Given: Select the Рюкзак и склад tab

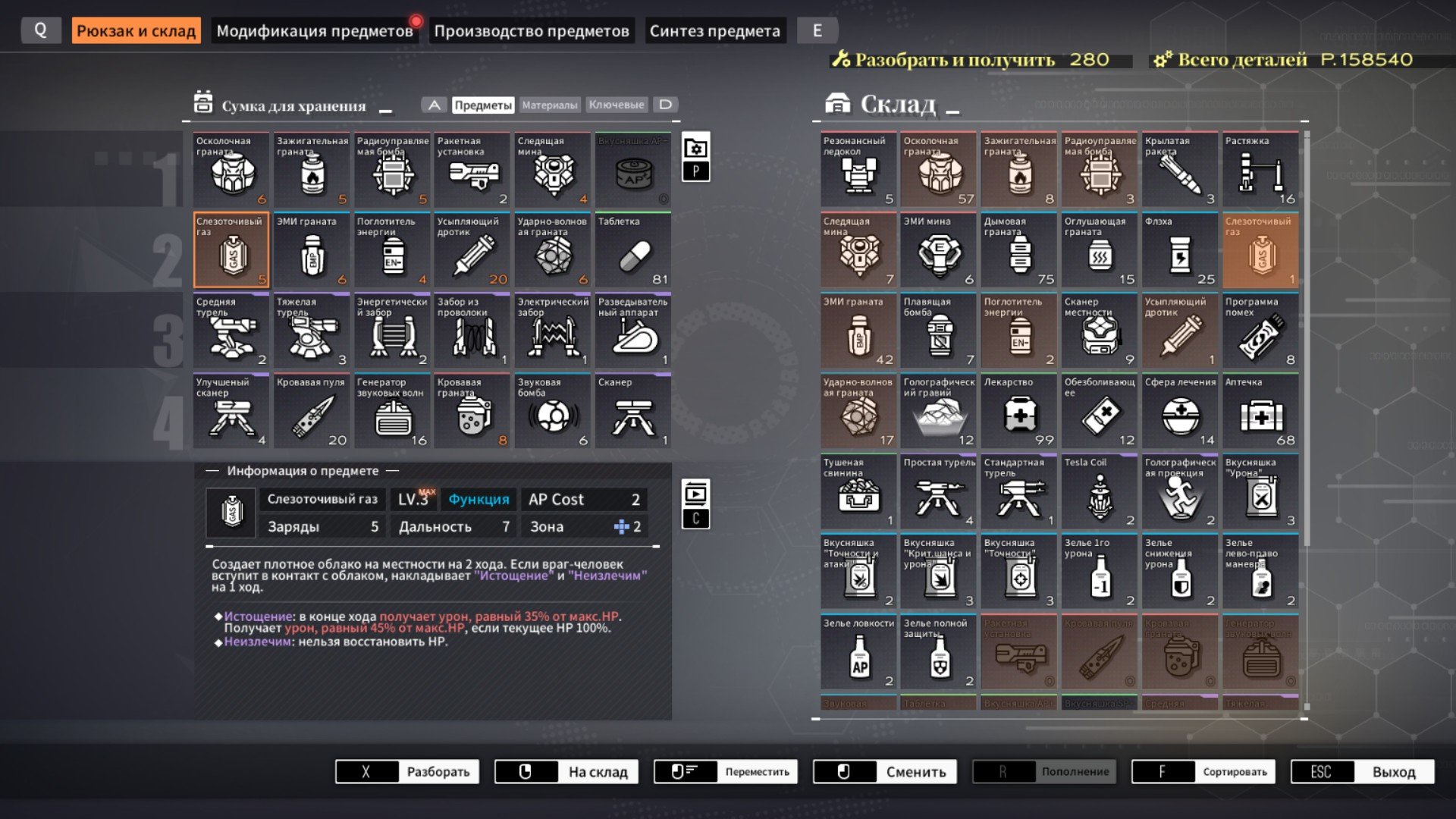Looking at the screenshot, I should (x=136, y=31).
